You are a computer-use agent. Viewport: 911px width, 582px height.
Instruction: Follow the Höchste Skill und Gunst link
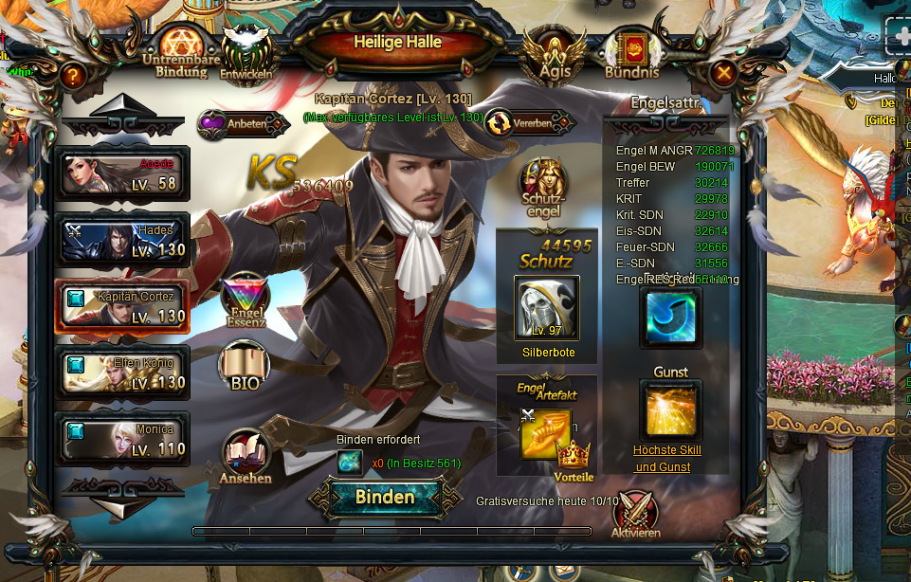click(667, 458)
